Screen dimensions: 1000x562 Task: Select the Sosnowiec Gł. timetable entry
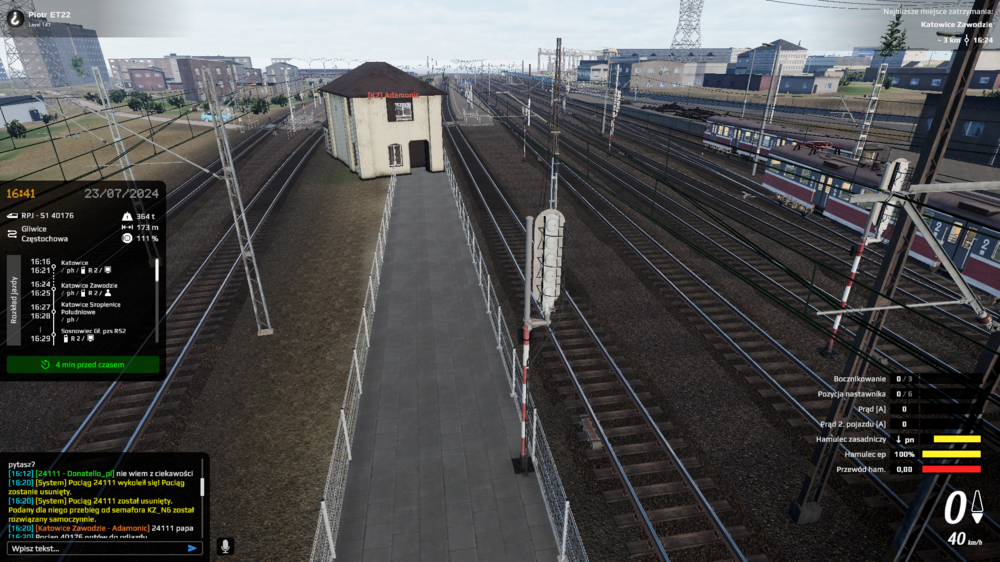93,331
